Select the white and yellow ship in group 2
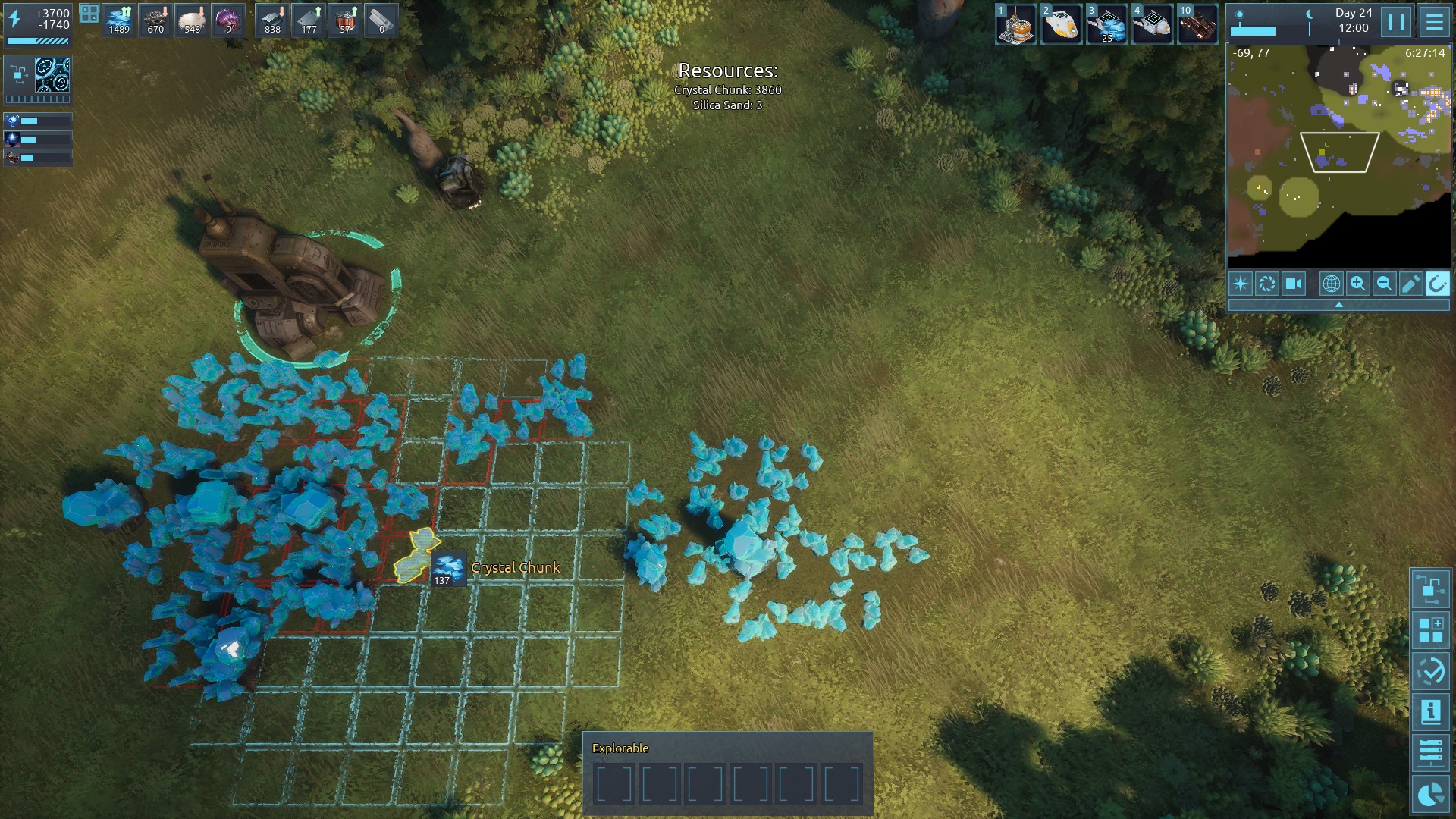 (1061, 24)
